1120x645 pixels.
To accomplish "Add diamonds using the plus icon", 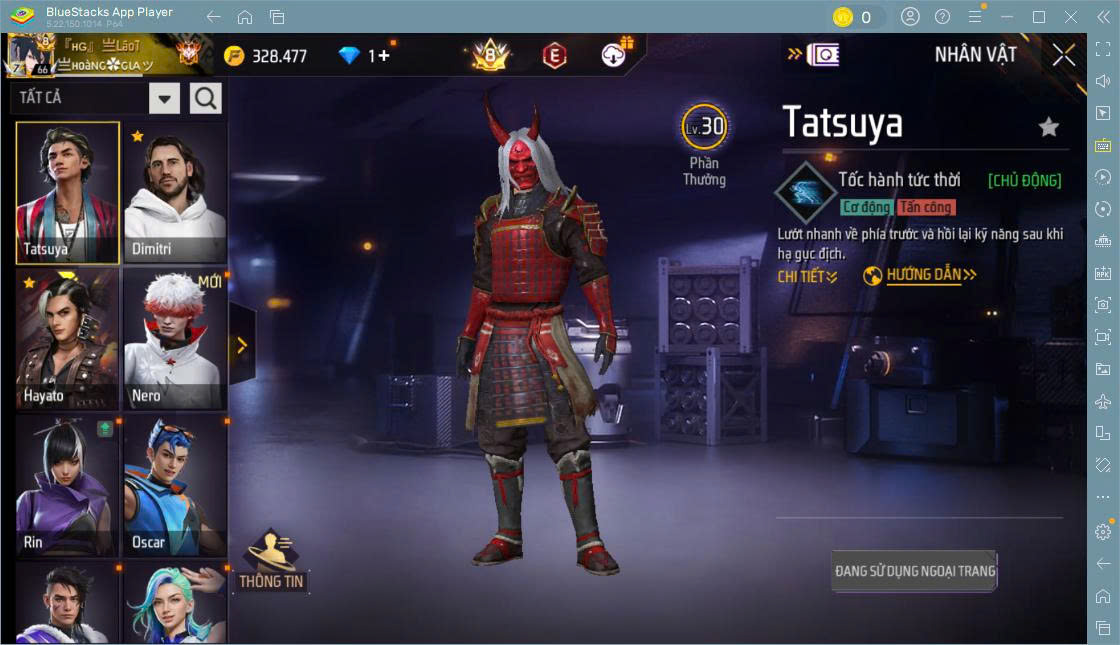I will coord(384,56).
